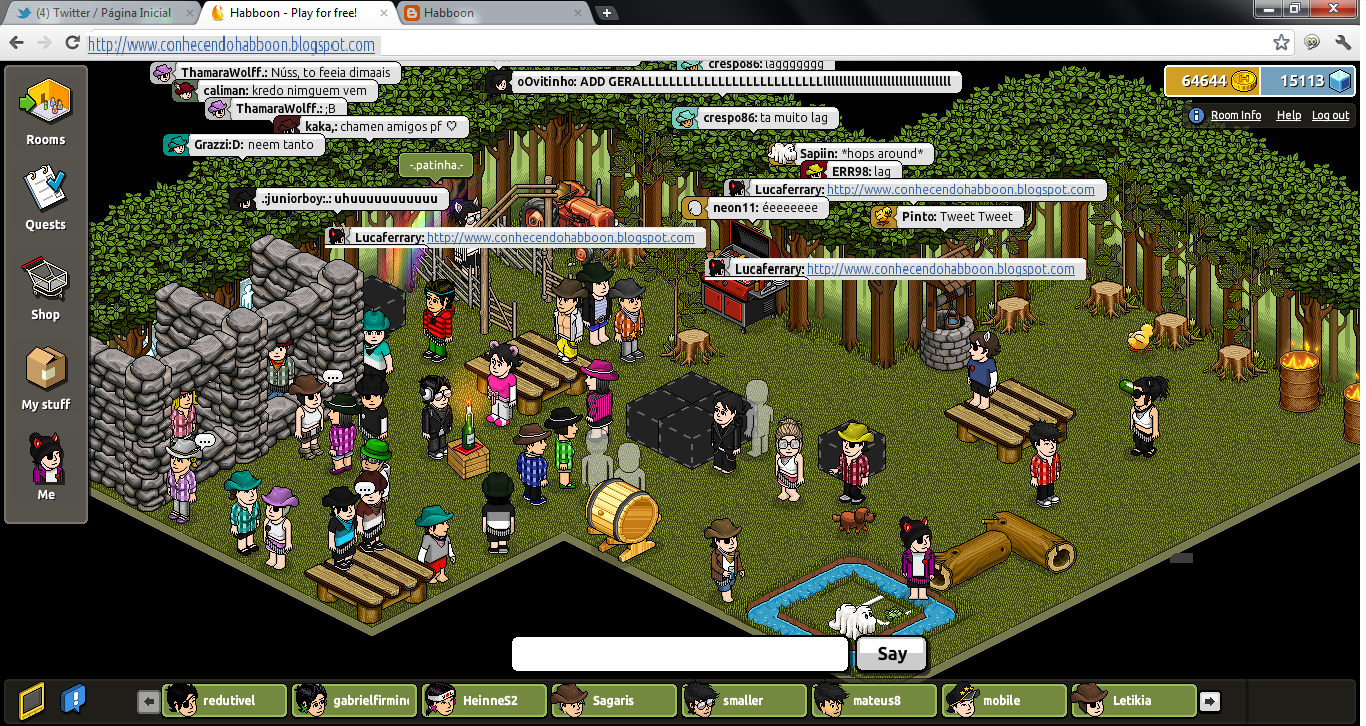This screenshot has height=726, width=1366.
Task: Select the yellow camera icon in bottom toolbar
Action: 30,700
